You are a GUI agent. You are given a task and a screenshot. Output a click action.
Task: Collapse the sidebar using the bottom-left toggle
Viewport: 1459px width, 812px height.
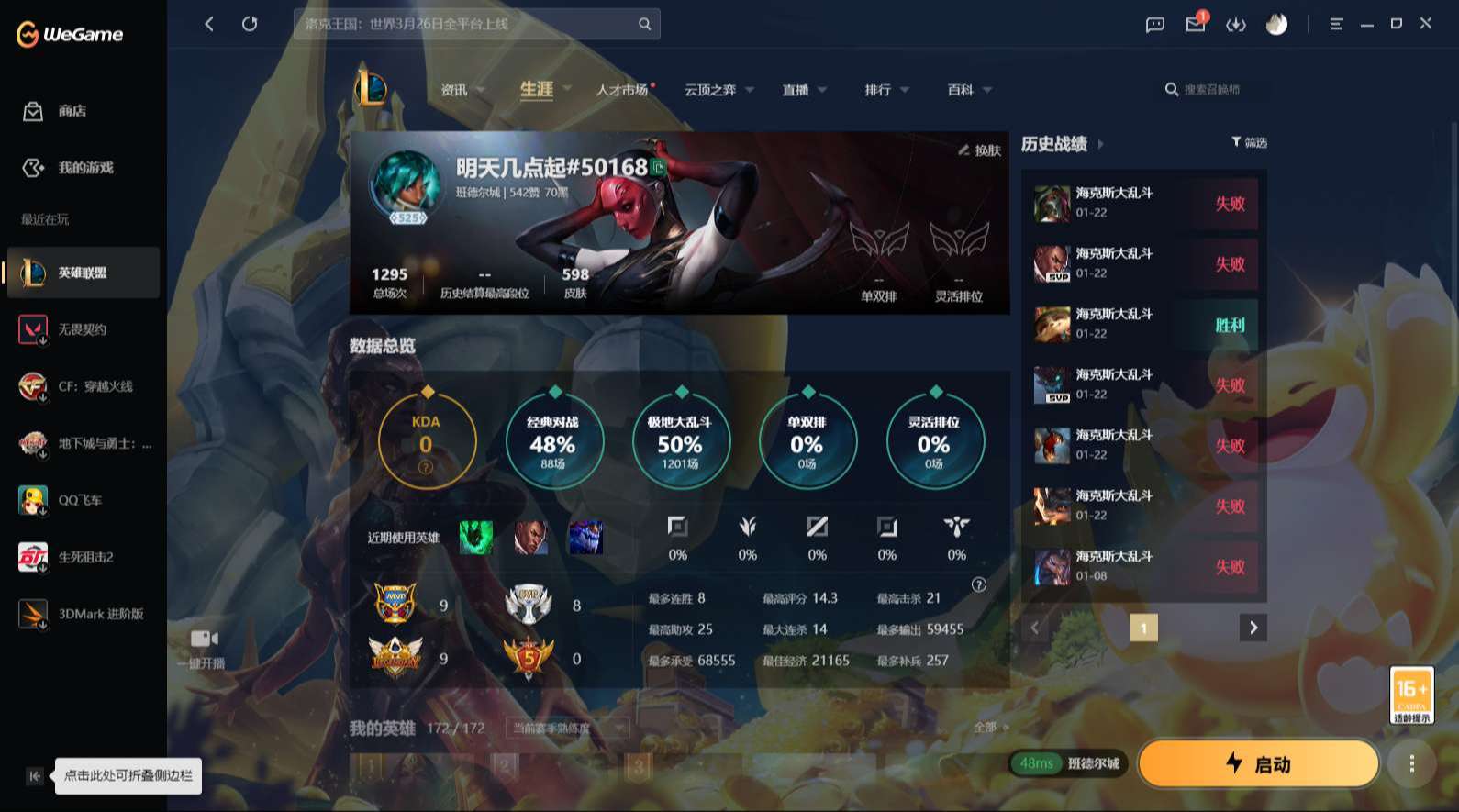[34, 775]
